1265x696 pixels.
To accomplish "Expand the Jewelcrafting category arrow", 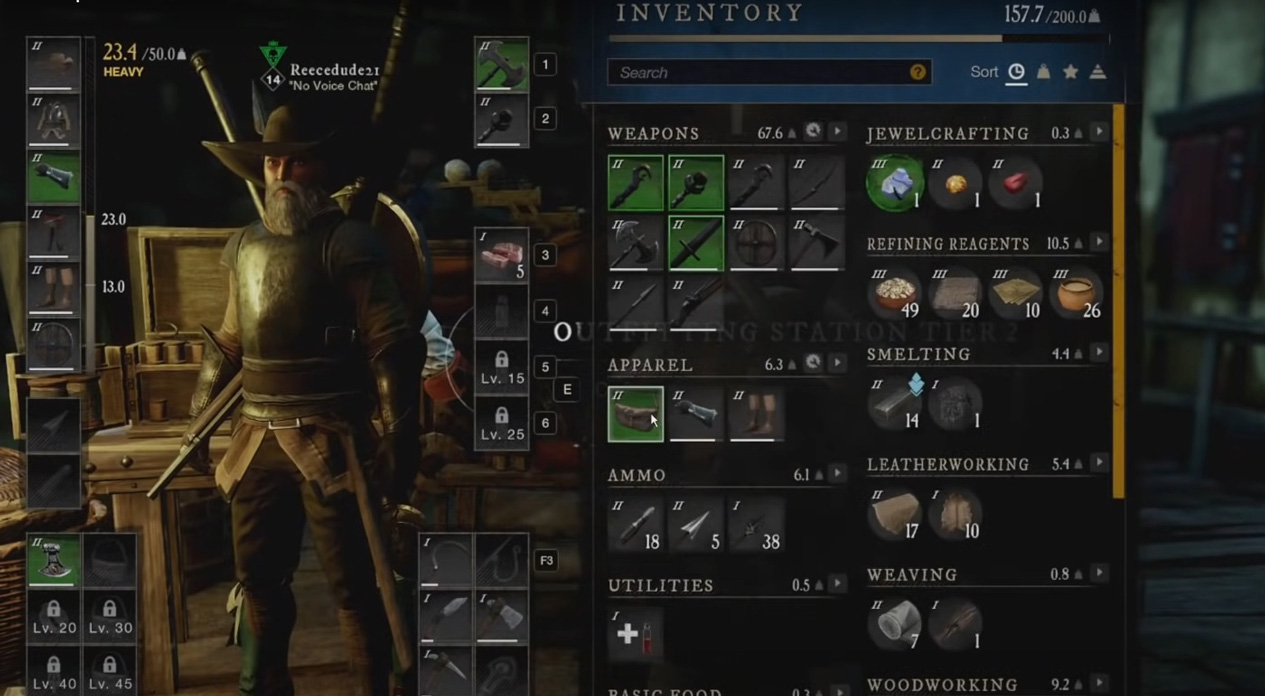I will point(1099,132).
